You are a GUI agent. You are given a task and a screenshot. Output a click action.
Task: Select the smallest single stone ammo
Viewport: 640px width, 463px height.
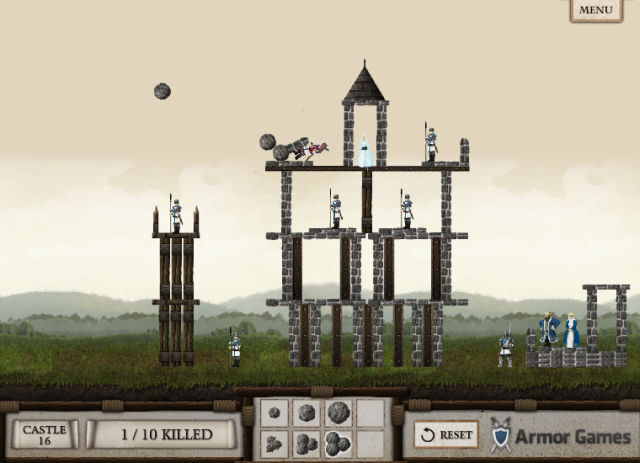point(274,412)
